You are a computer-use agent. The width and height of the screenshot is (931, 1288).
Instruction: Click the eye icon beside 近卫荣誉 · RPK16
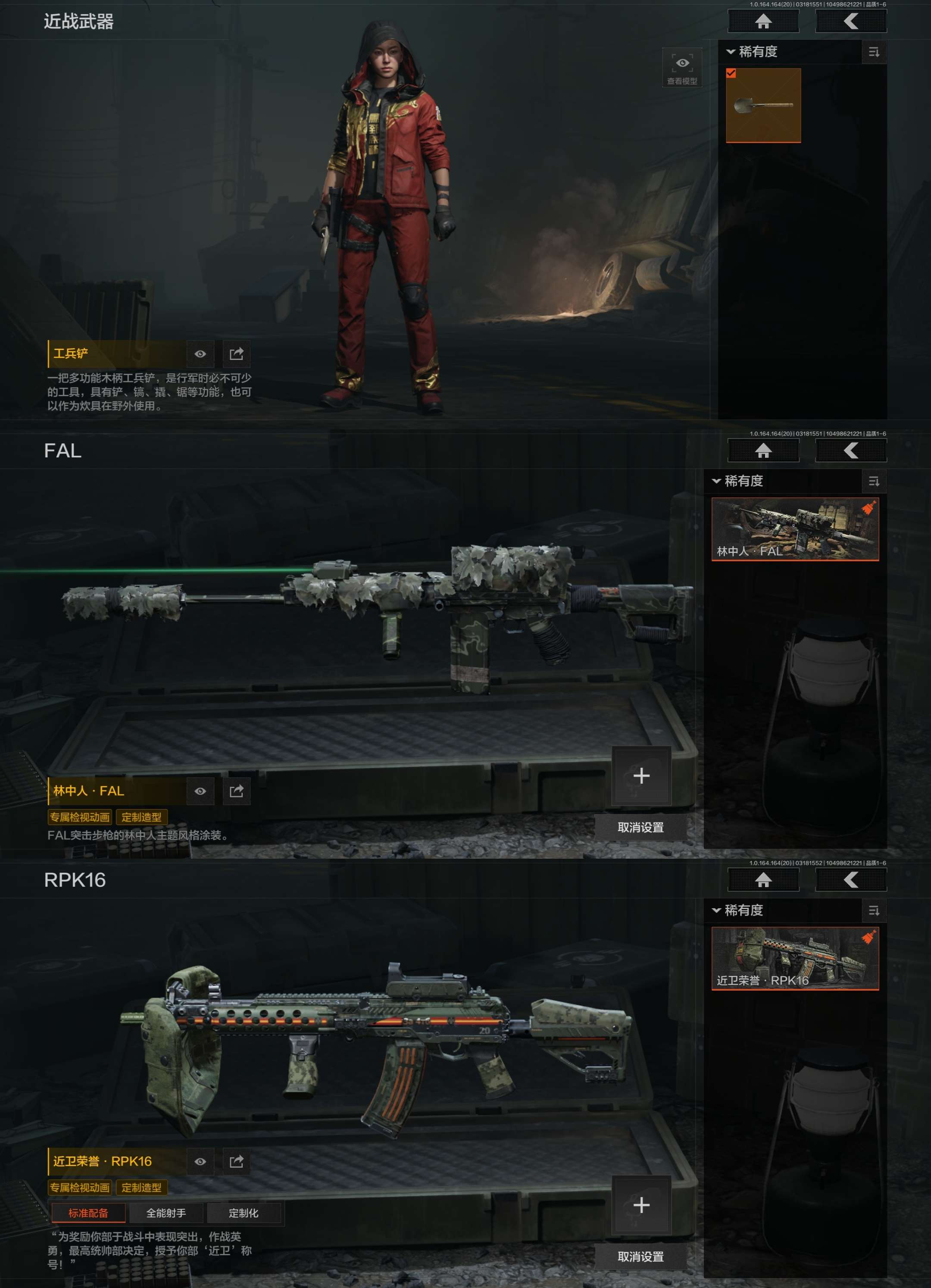click(x=200, y=1161)
